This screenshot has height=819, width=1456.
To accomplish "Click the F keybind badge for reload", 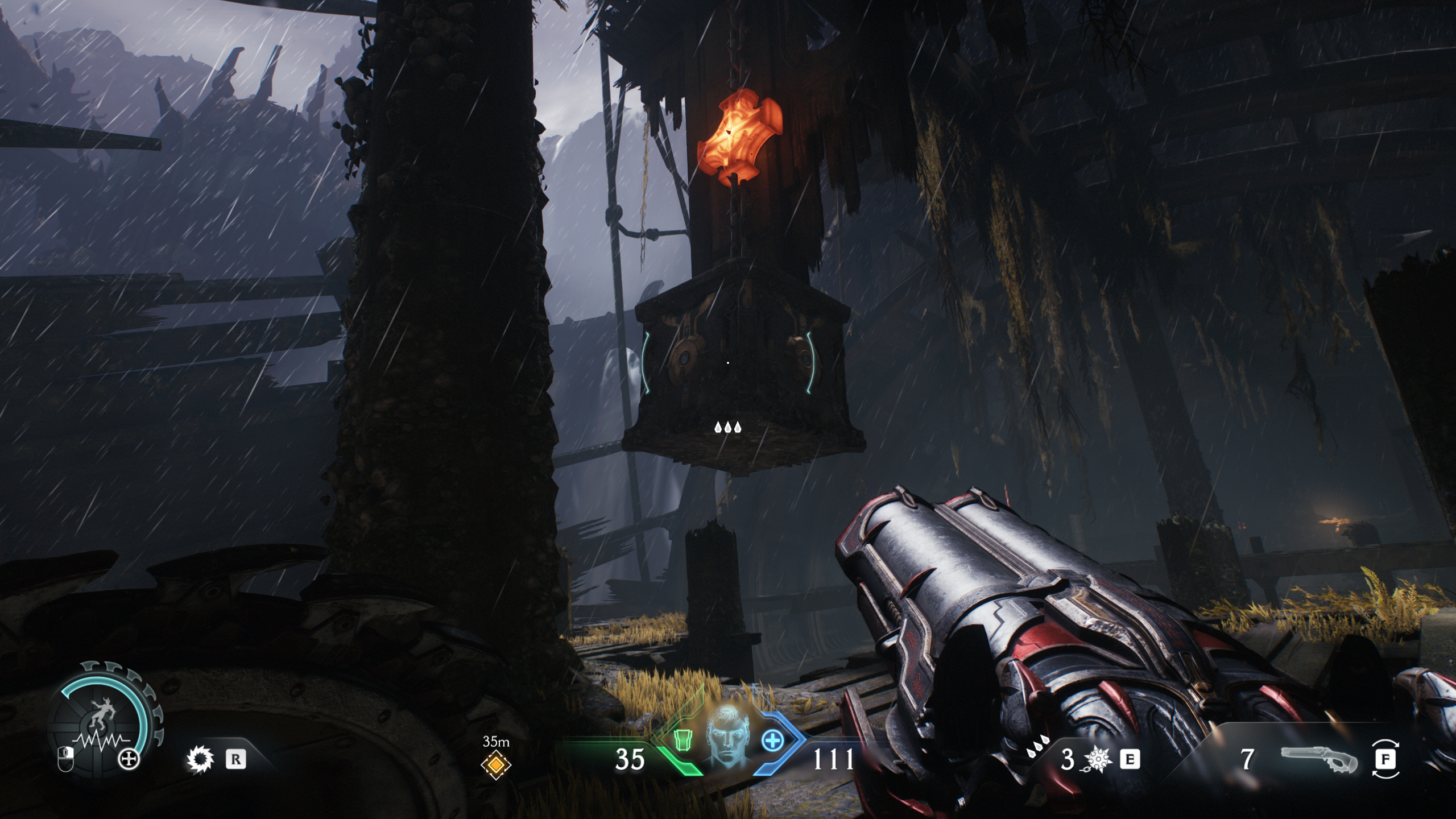I will coord(1389,760).
